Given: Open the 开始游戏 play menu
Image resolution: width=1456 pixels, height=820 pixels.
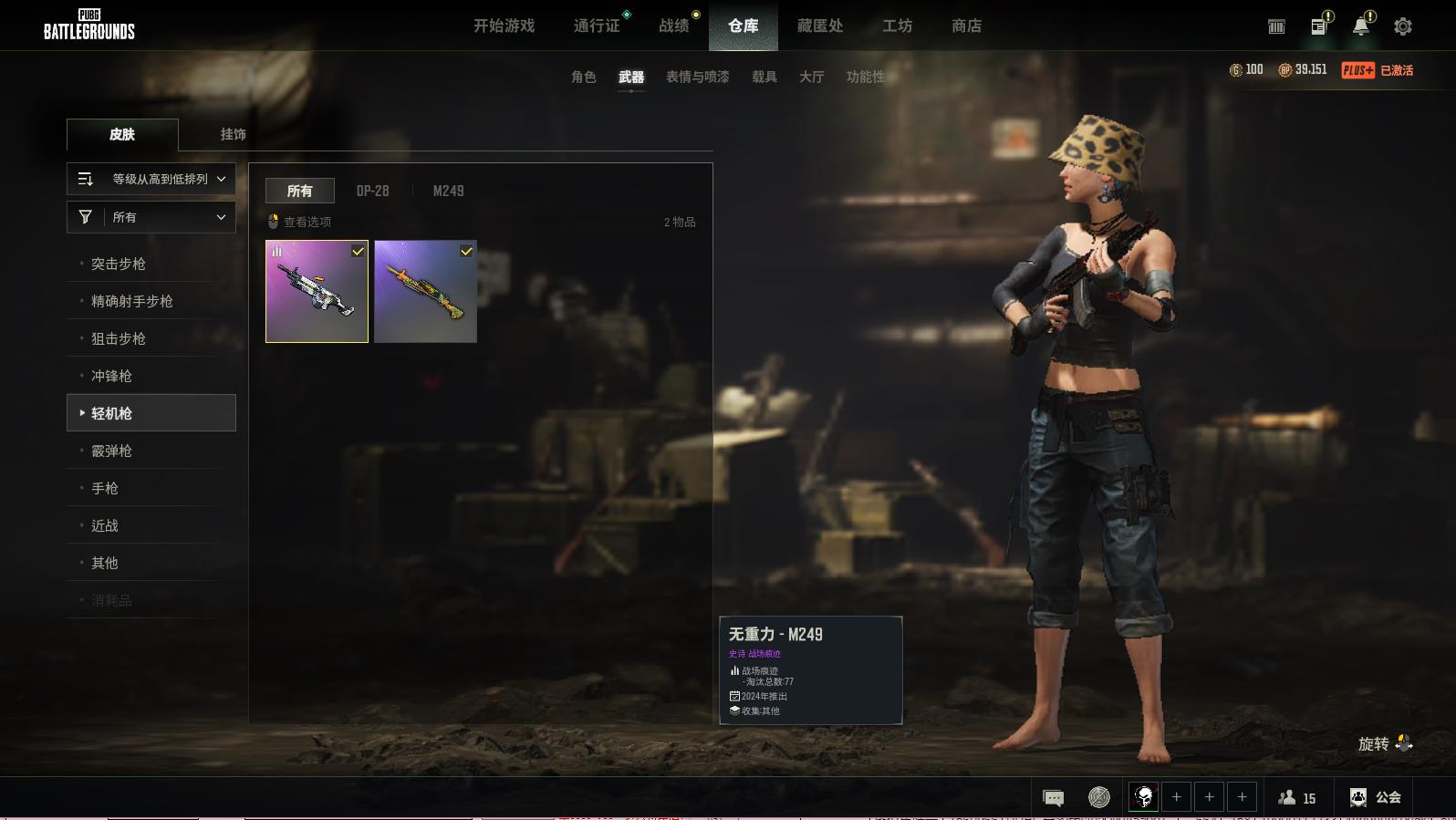Looking at the screenshot, I should pos(504,26).
